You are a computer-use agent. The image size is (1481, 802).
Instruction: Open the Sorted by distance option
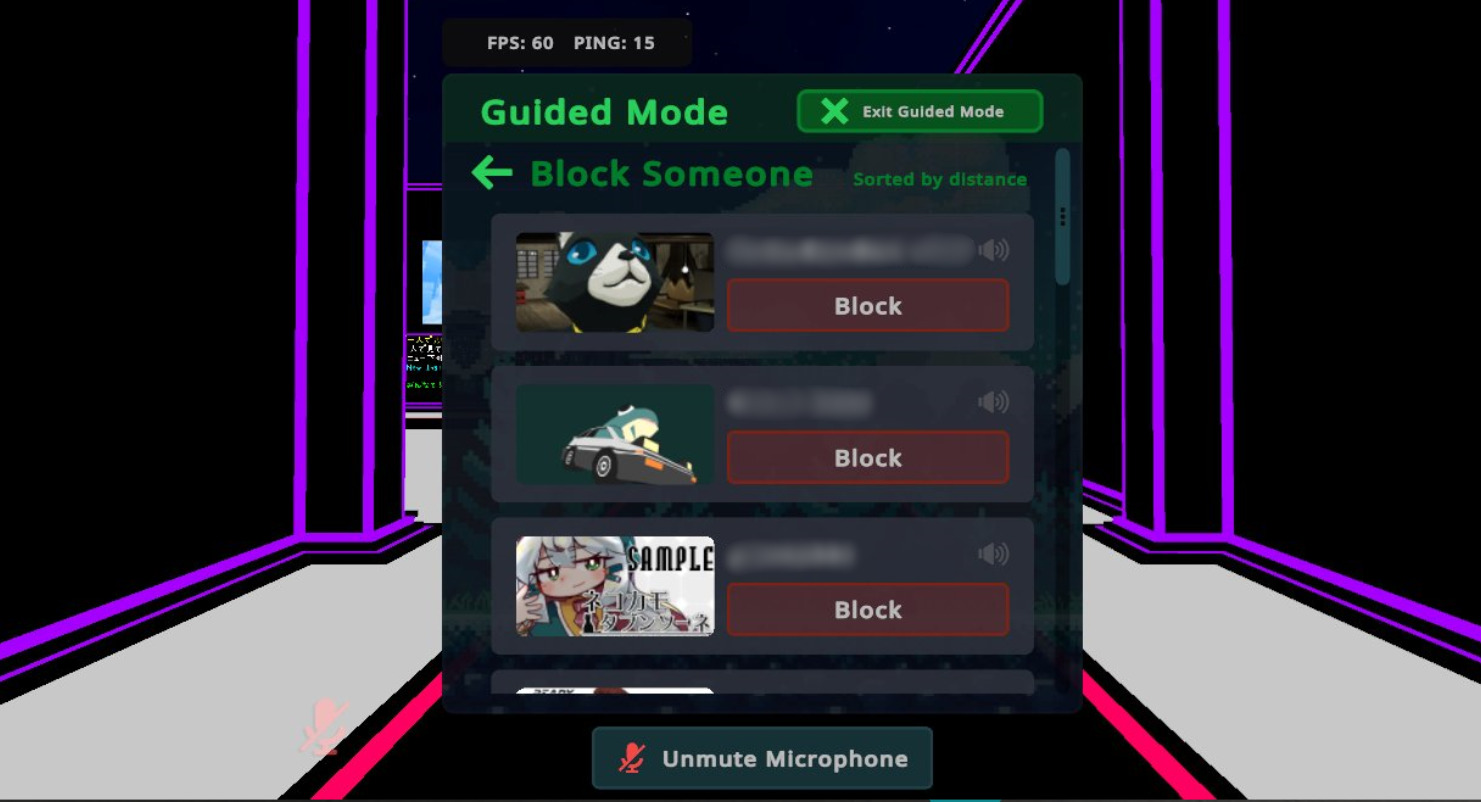point(939,180)
